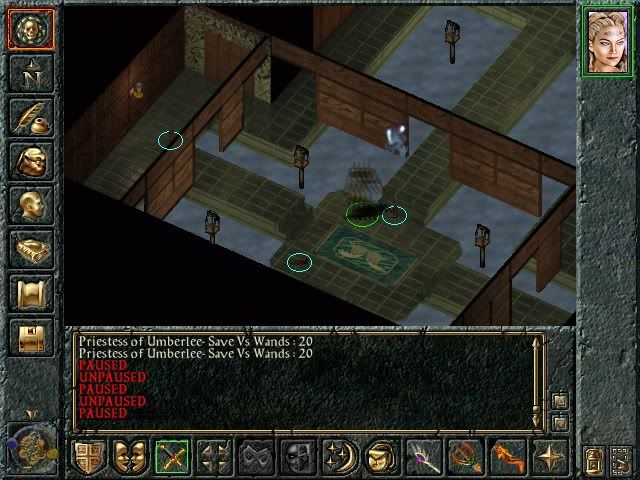Open the area map compass button

click(30, 73)
